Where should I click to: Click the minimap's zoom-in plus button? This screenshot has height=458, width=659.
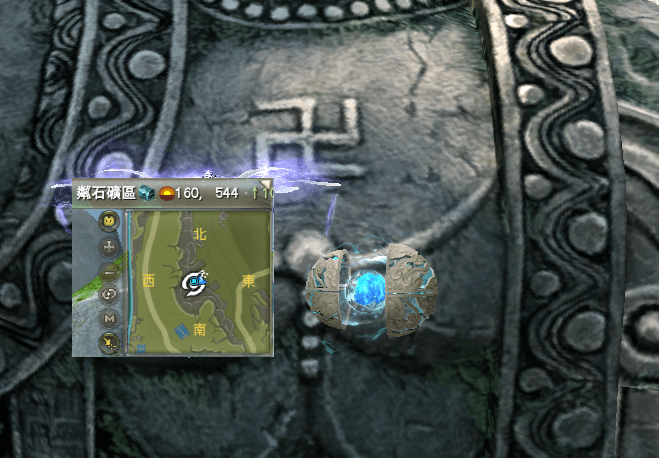(x=108, y=245)
